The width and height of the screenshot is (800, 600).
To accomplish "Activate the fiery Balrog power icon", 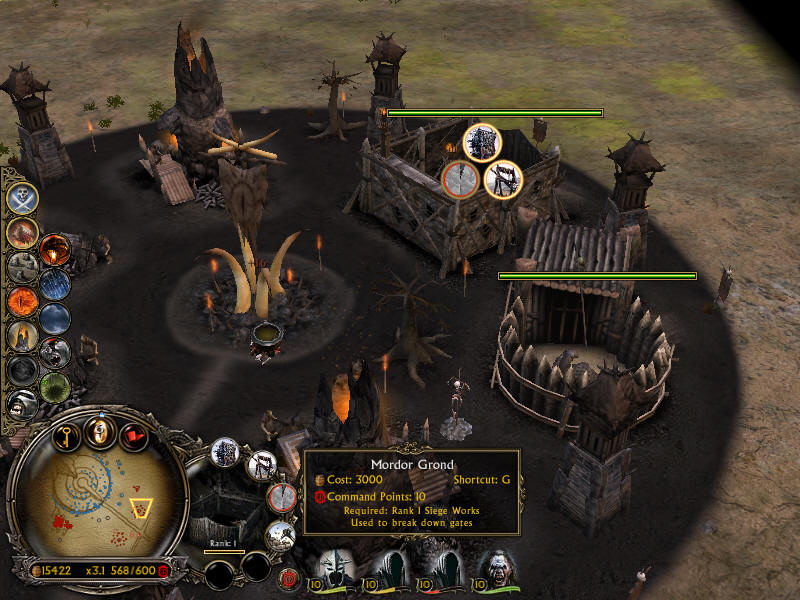I will tap(21, 232).
